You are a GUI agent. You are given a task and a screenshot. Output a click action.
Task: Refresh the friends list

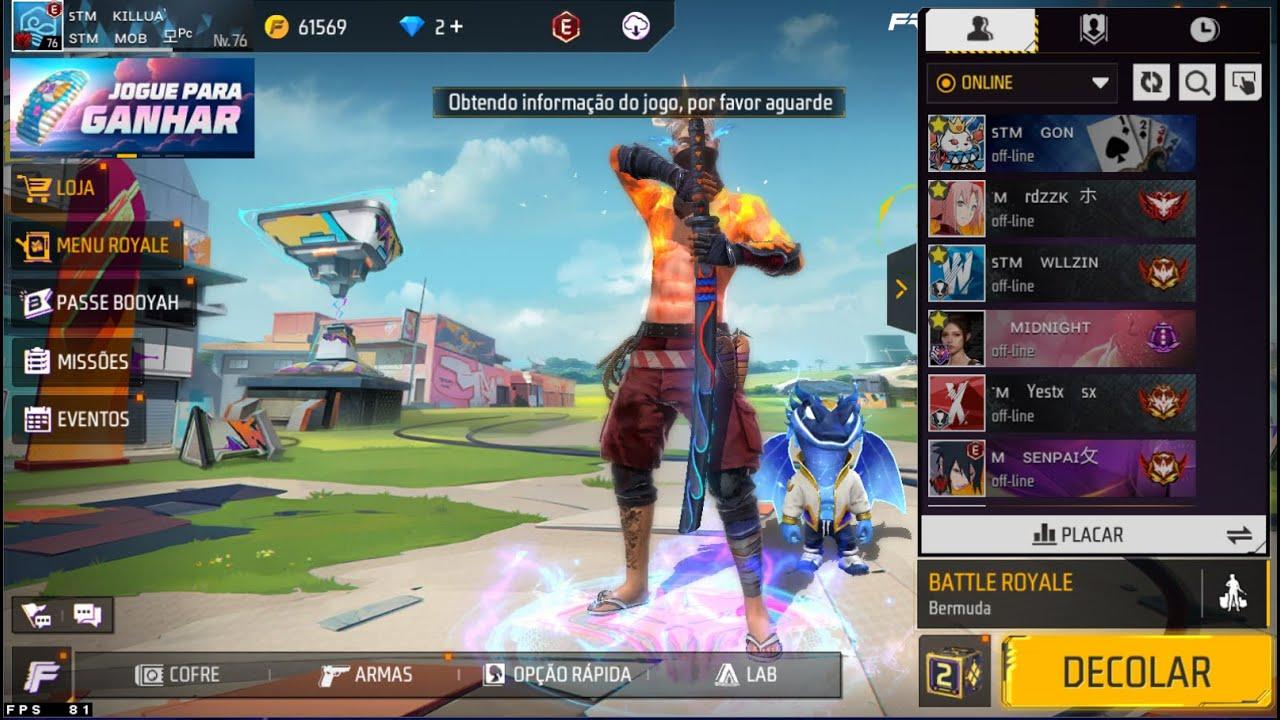coord(1149,82)
